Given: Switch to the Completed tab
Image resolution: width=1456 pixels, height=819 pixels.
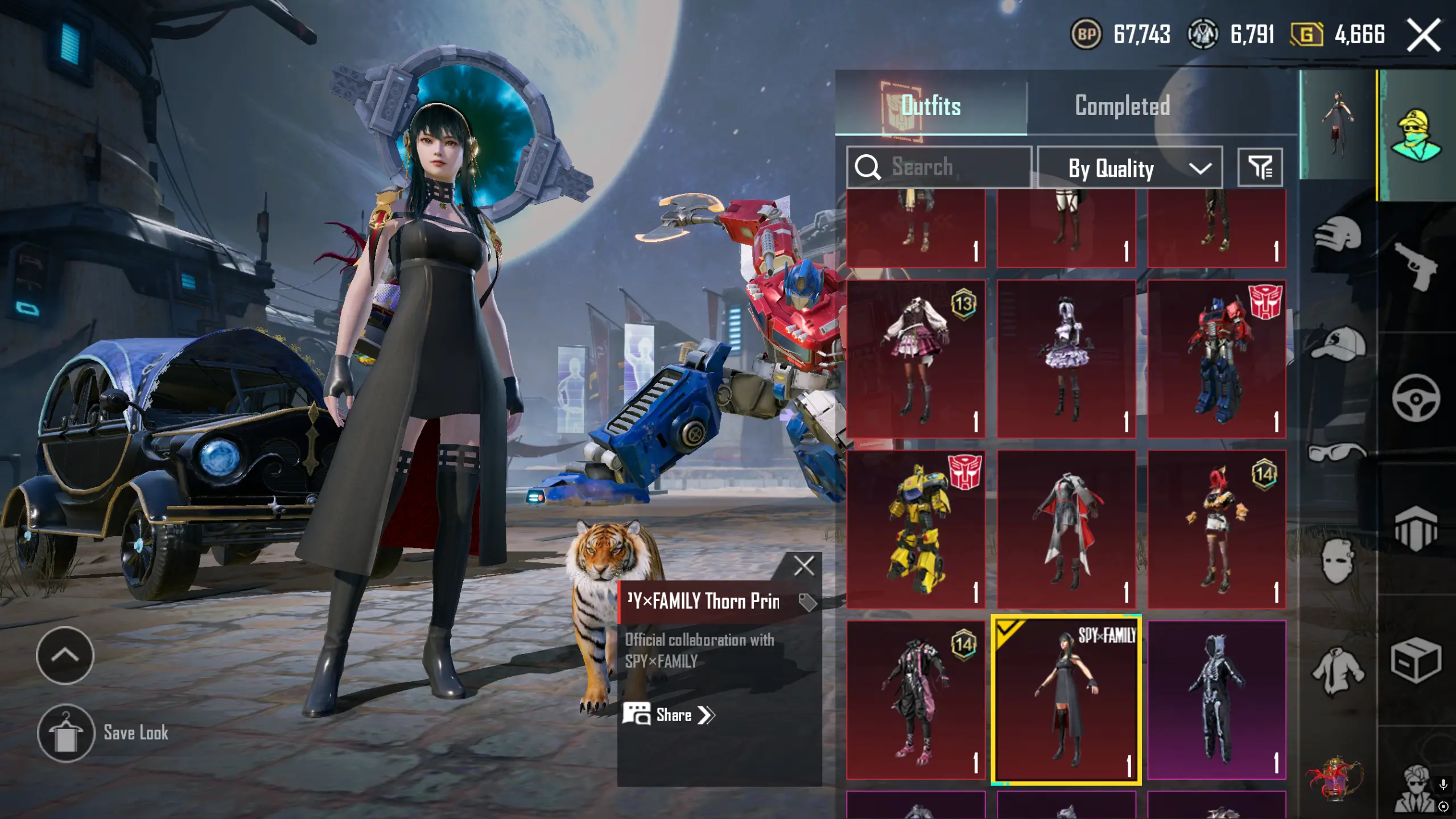Looking at the screenshot, I should click(1121, 106).
